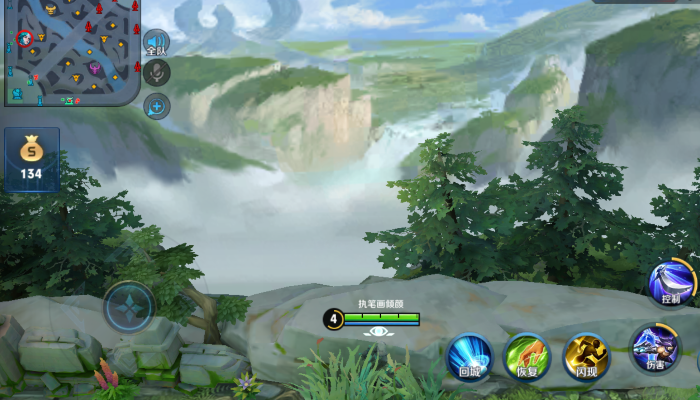Trigger the 伤害 damage skill
This screenshot has width=700, height=400.
(x=655, y=349)
